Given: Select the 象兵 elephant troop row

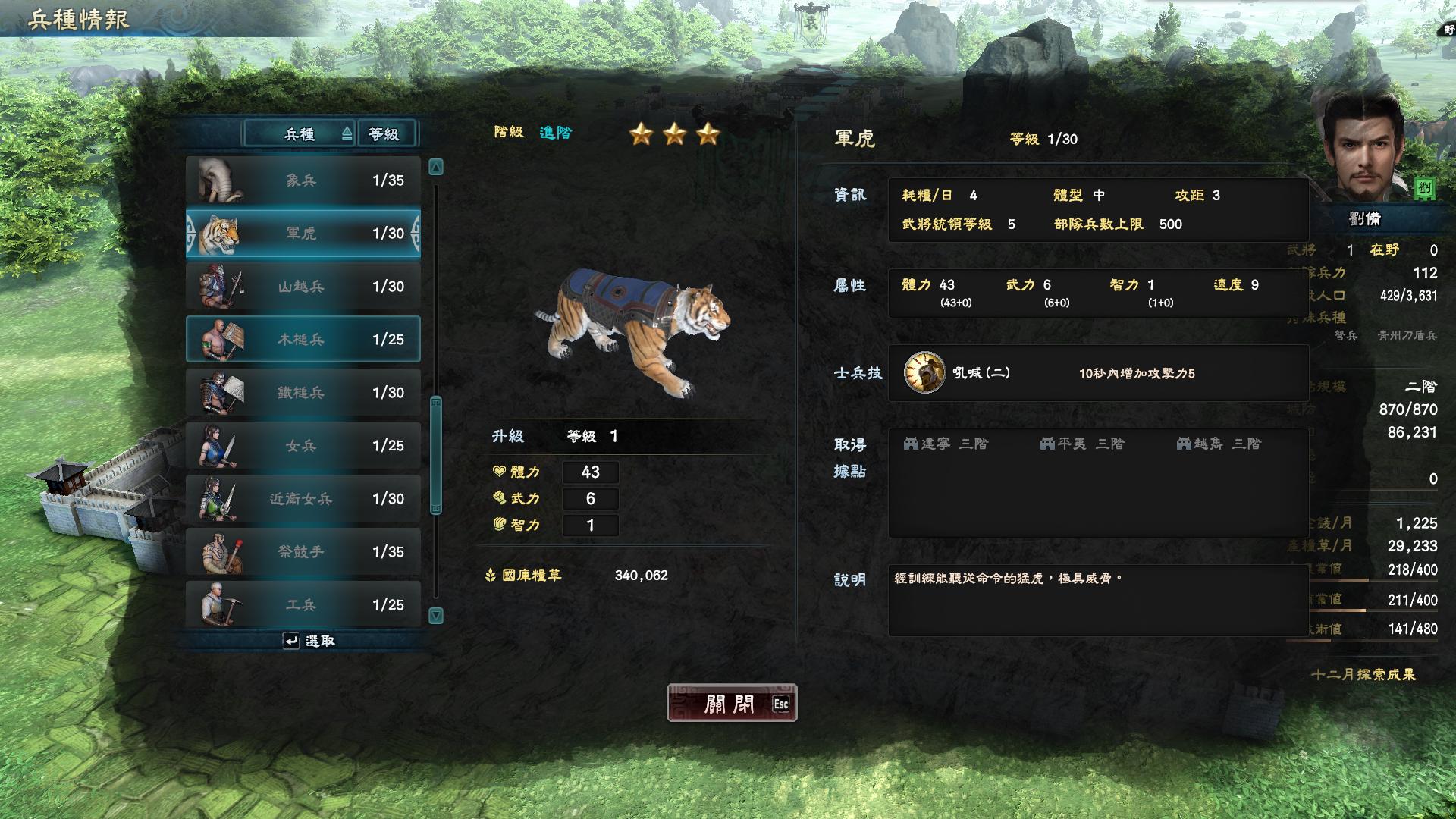Looking at the screenshot, I should tap(303, 180).
